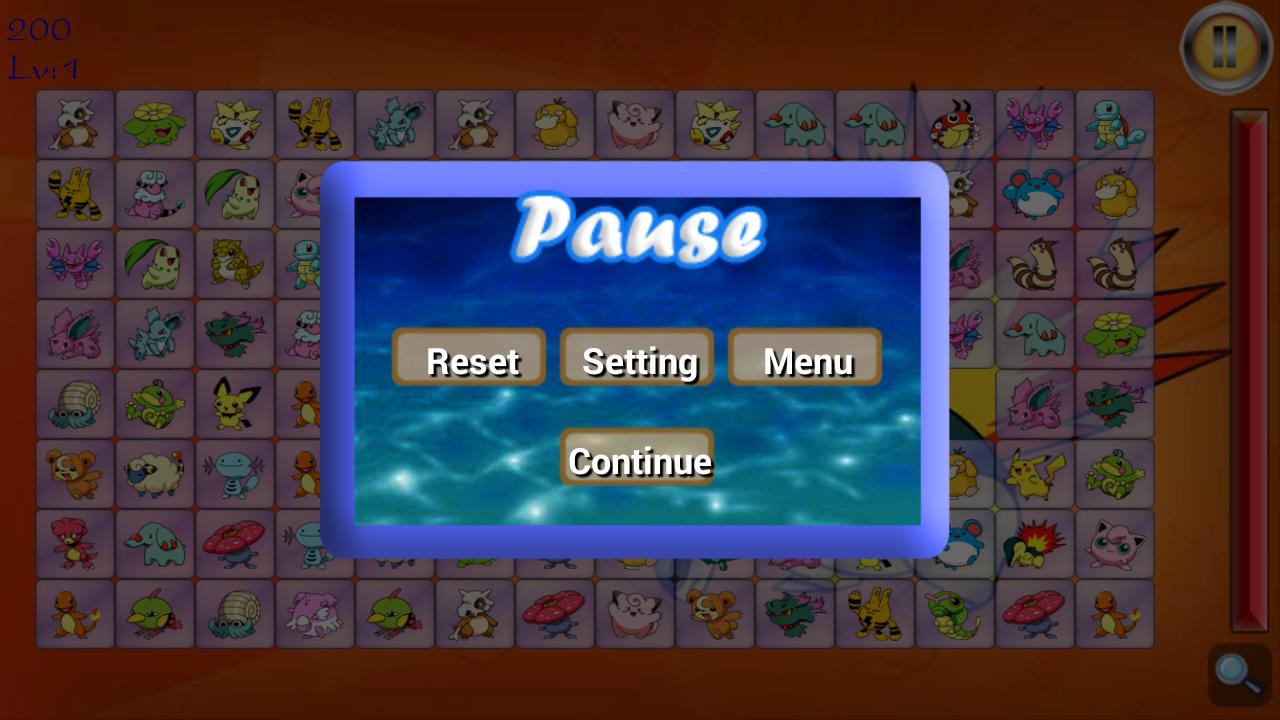Tap the Vileplume tile in the bottom row
The height and width of the screenshot is (720, 1280).
point(555,613)
